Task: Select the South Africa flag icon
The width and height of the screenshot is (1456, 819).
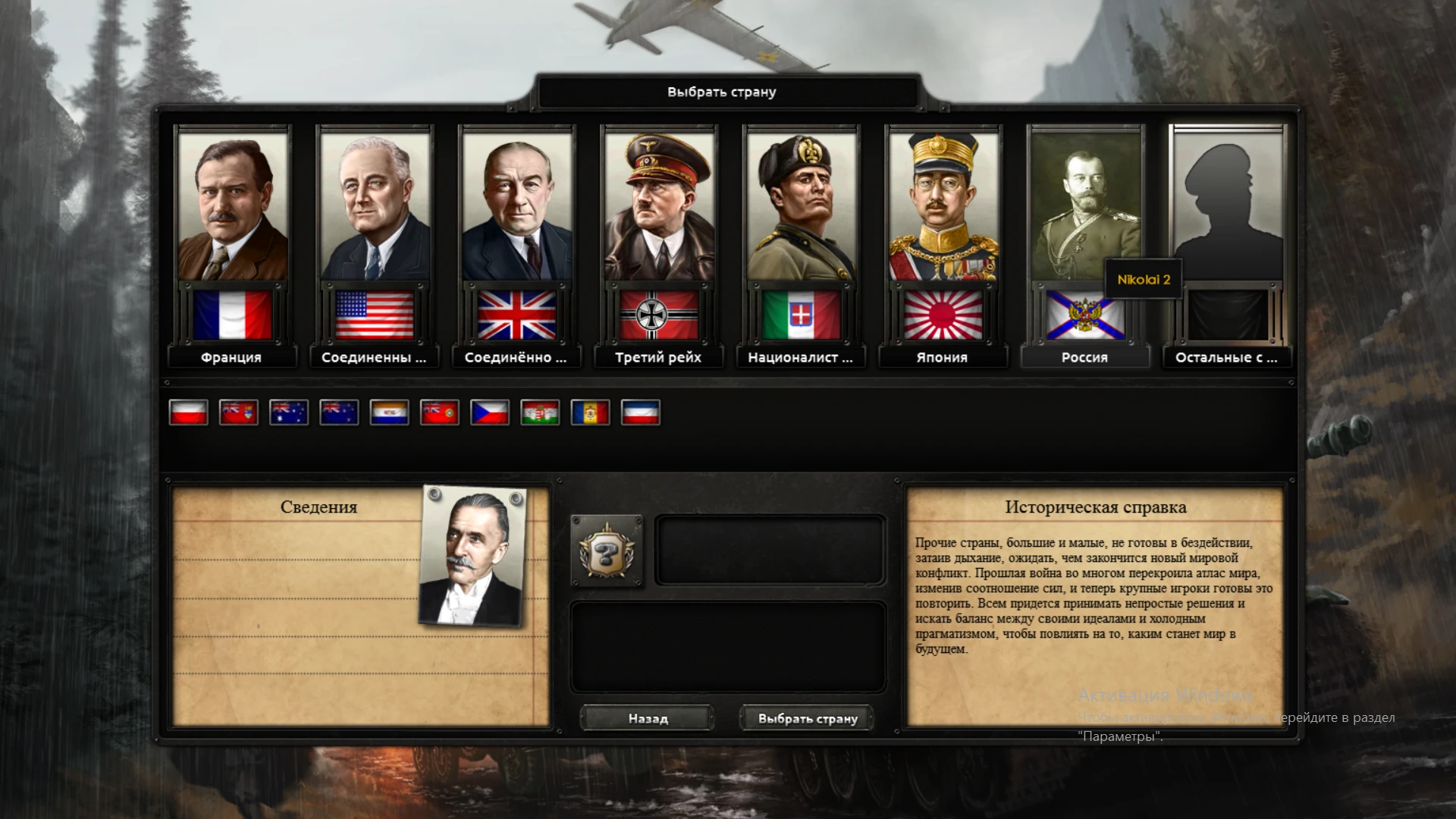Action: pyautogui.click(x=389, y=413)
